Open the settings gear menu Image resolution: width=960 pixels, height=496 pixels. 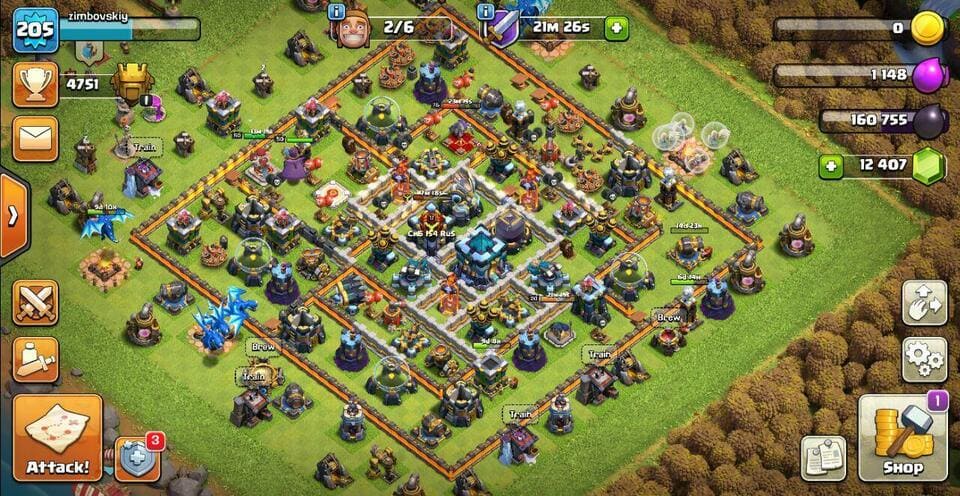pyautogui.click(x=924, y=356)
